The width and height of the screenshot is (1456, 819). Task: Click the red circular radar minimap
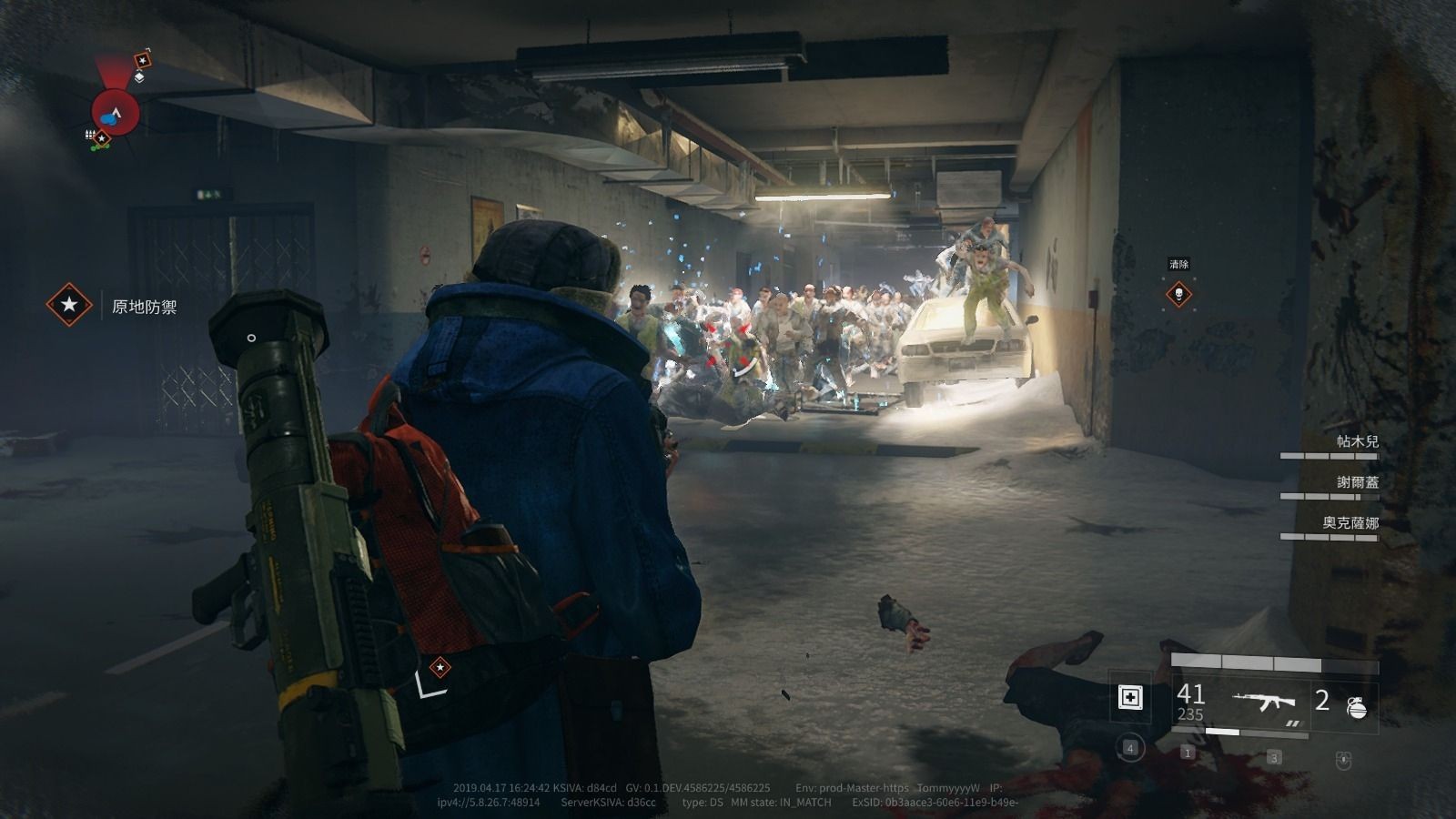pyautogui.click(x=116, y=113)
